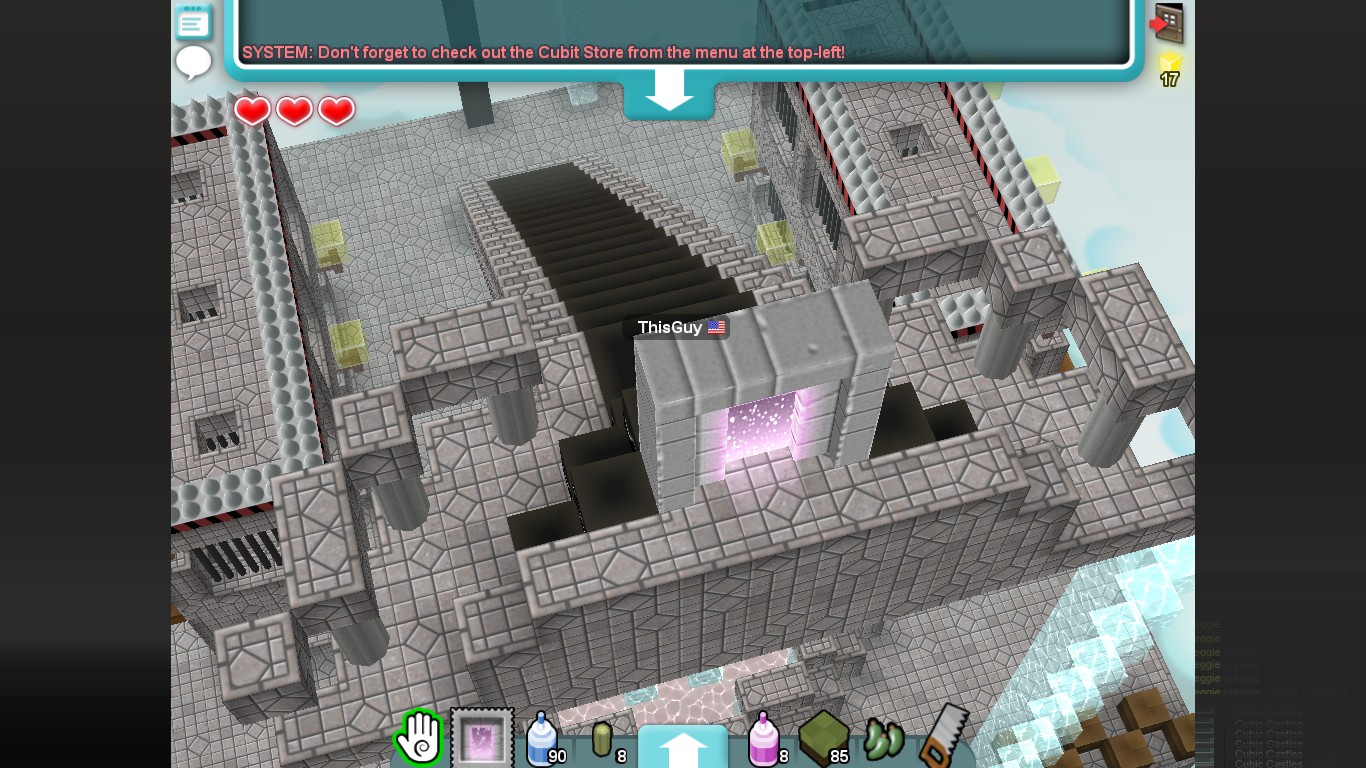Click the US flag beside ThisGuy

[716, 327]
